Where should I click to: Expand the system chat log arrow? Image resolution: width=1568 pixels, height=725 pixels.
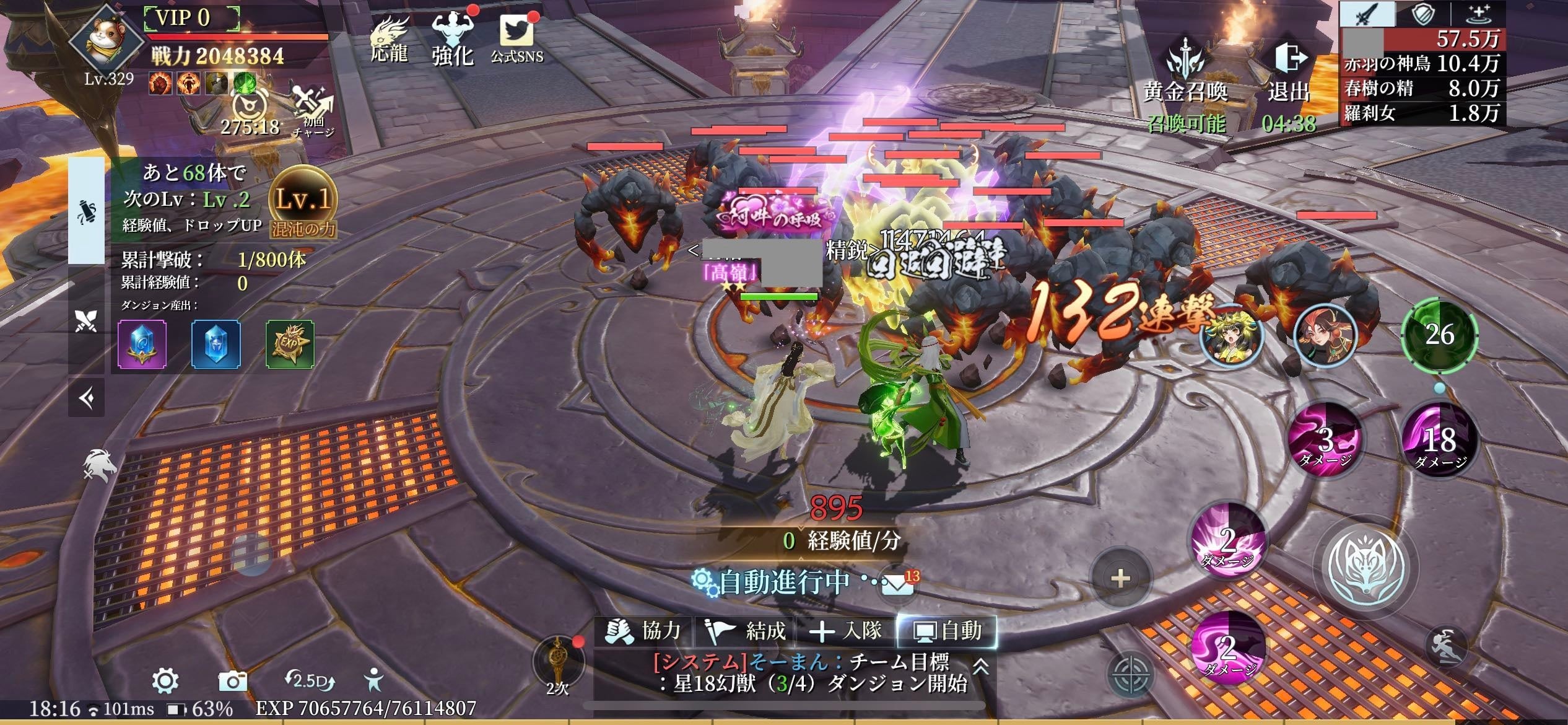(980, 667)
